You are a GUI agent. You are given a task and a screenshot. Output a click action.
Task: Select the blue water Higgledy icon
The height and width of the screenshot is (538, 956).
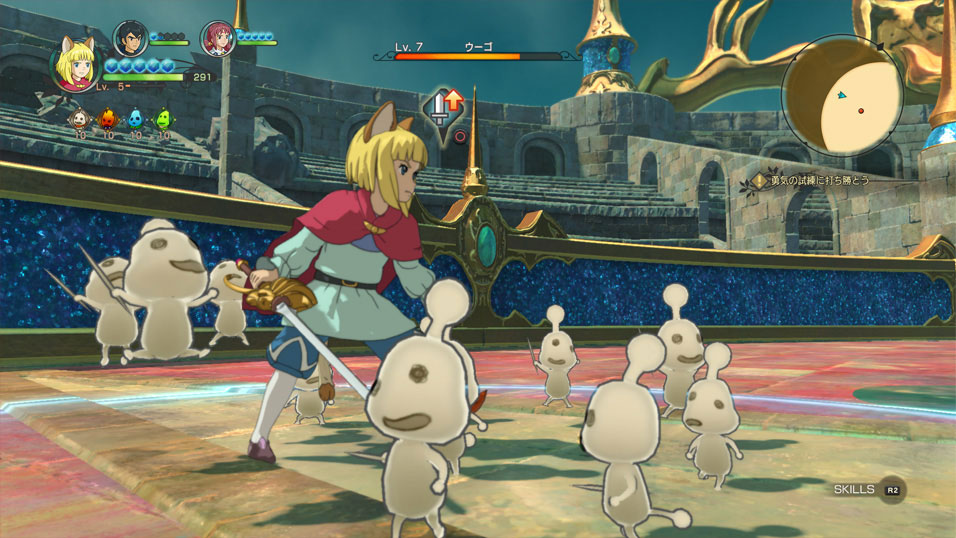(x=135, y=119)
